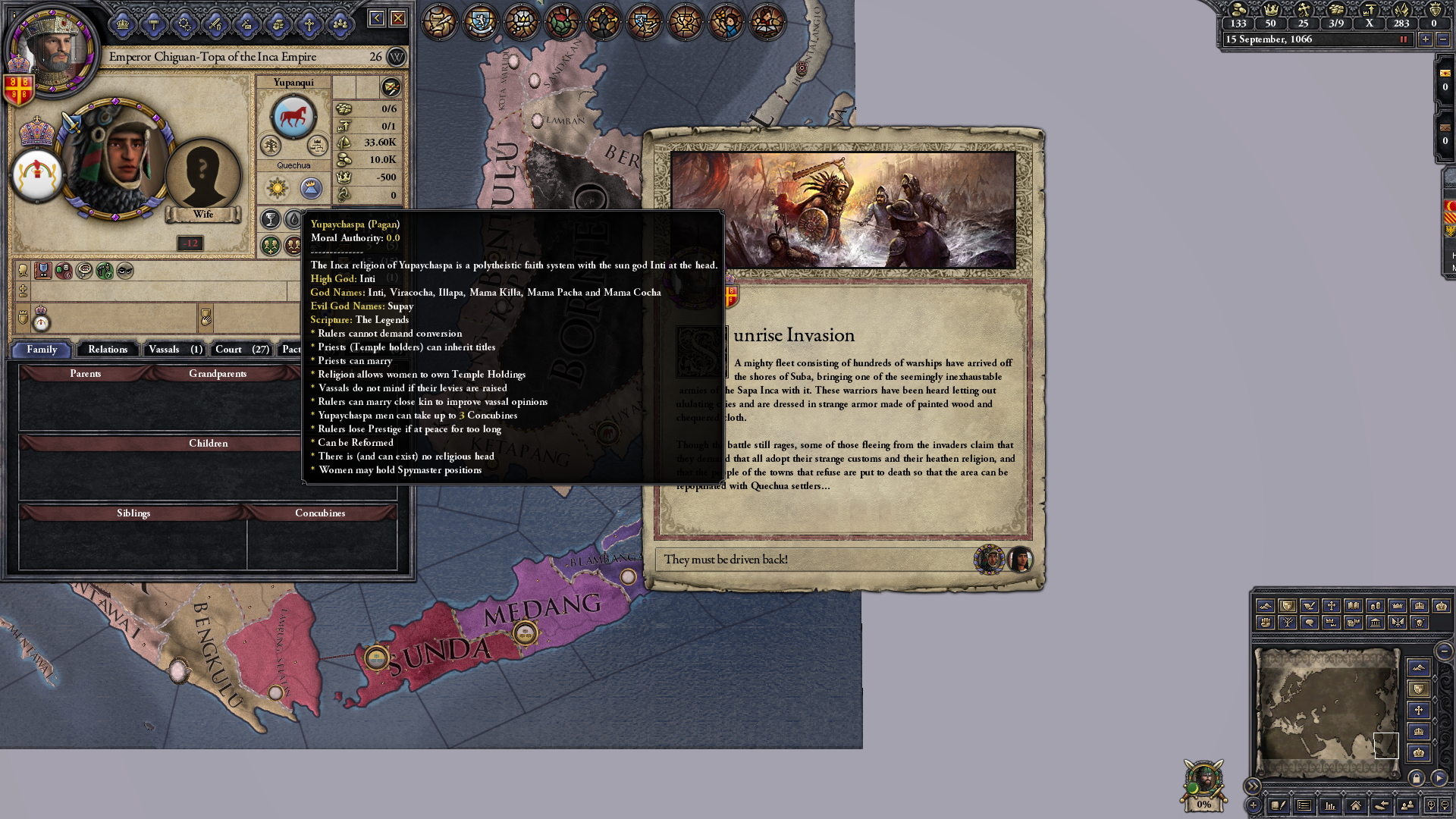Expand the alerts bar with the double-chevron
Image resolution: width=1456 pixels, height=819 pixels.
pyautogui.click(x=1253, y=786)
